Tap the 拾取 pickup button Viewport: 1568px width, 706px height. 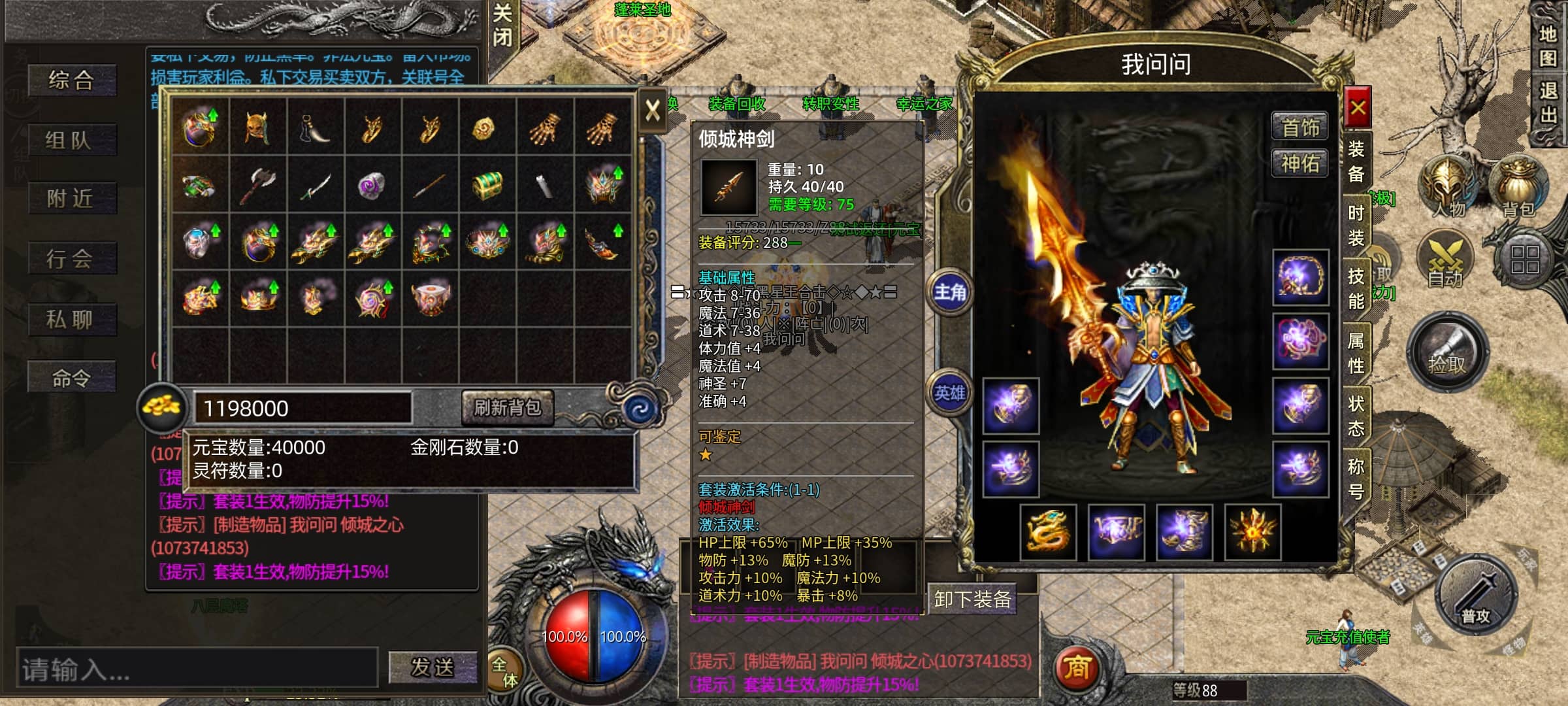[x=1447, y=353]
